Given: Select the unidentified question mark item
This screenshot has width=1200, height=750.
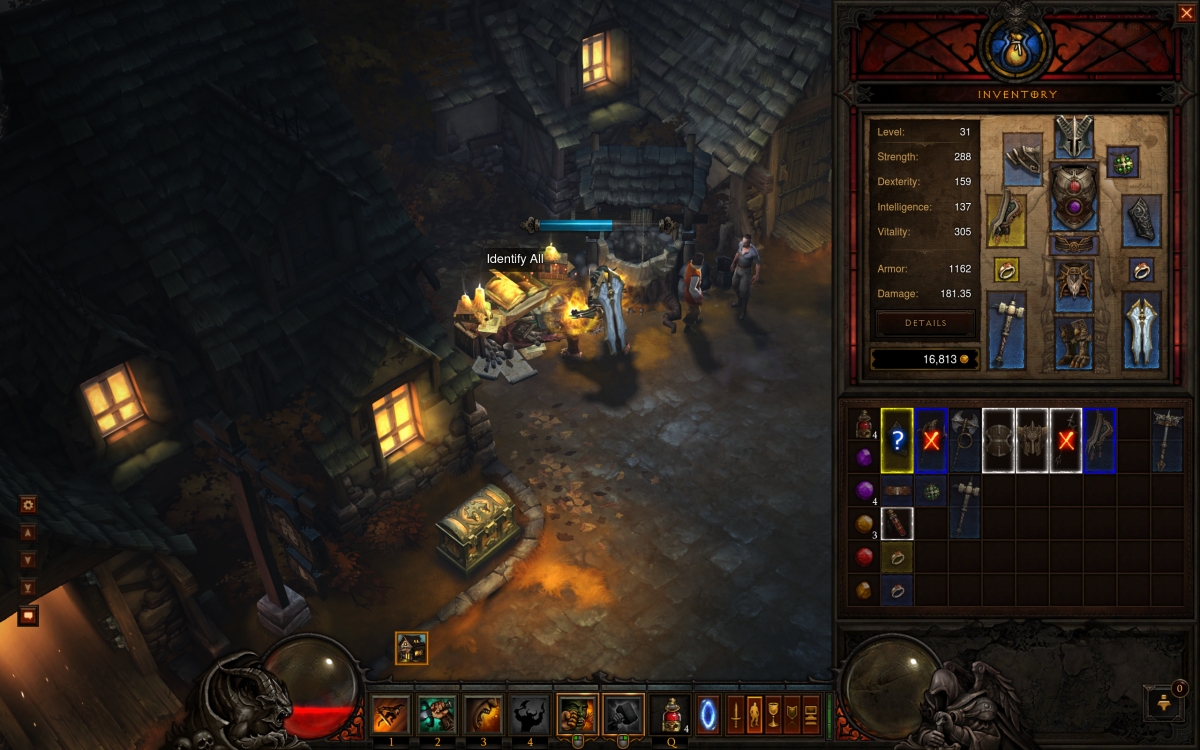Looking at the screenshot, I should [x=897, y=440].
